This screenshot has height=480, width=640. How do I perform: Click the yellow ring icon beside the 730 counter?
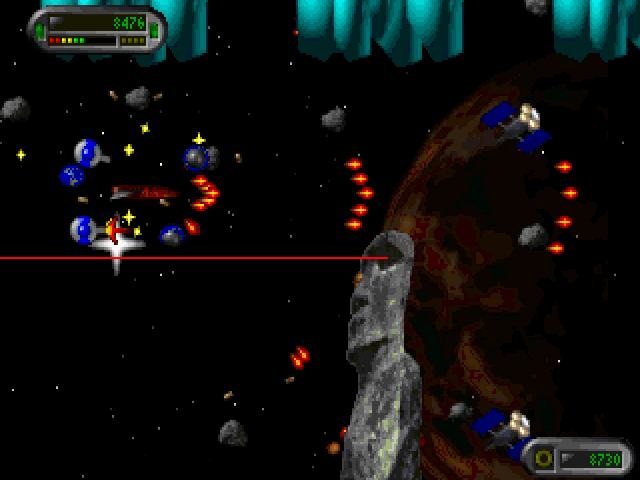tap(545, 459)
